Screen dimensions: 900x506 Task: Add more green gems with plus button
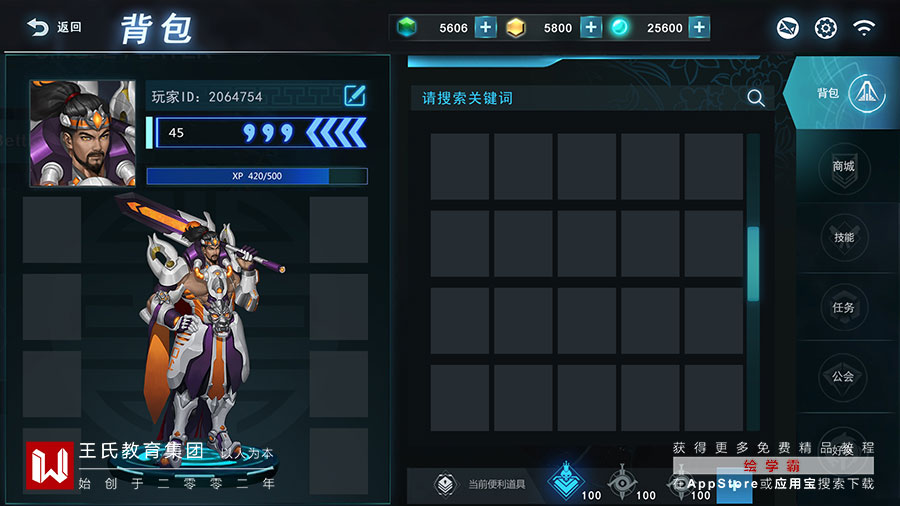point(485,27)
